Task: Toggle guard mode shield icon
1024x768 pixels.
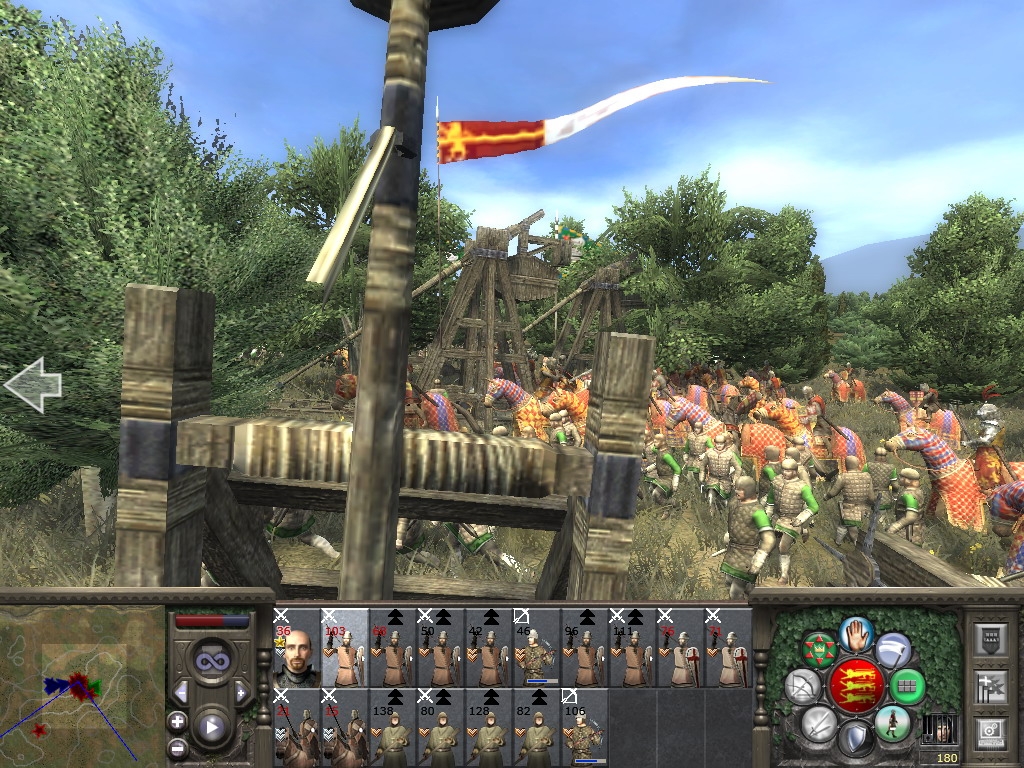Action: pos(856,738)
